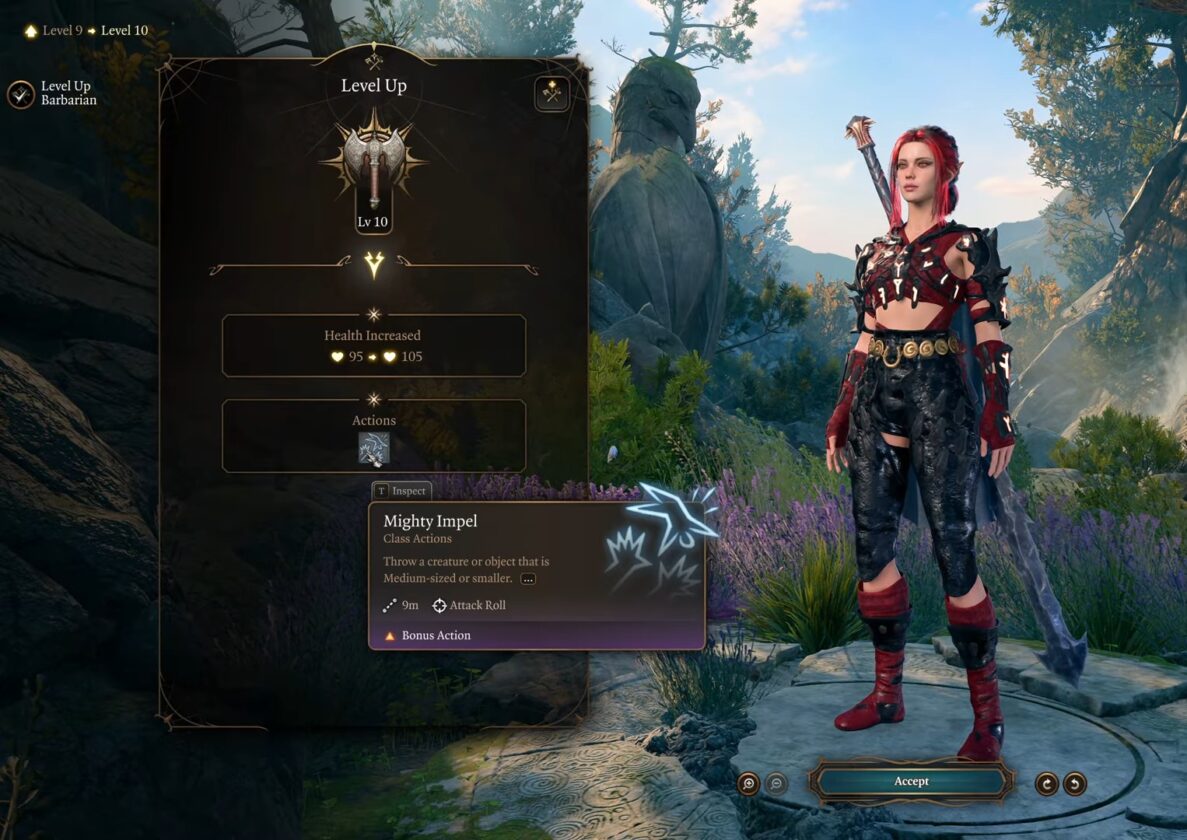1187x840 pixels.
Task: Rotate the character clockwise
Action: [1047, 783]
